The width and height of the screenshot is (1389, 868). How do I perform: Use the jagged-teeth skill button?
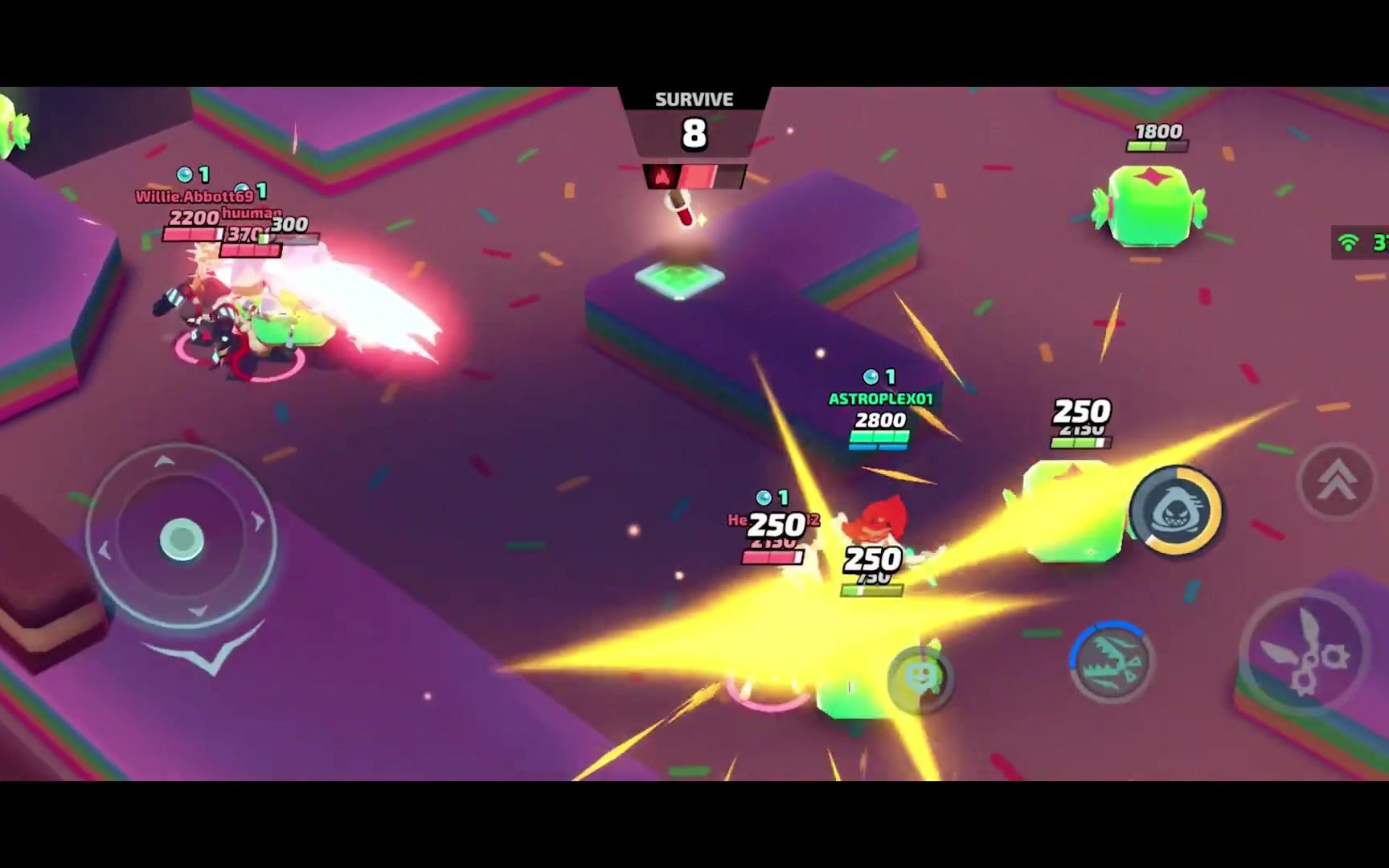pos(1112,662)
